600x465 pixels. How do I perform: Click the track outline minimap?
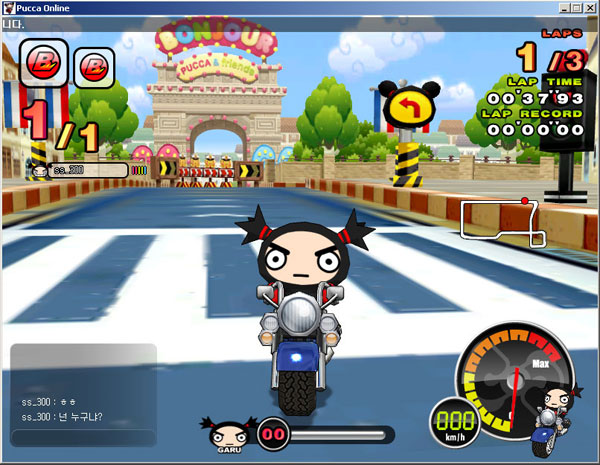tap(503, 222)
